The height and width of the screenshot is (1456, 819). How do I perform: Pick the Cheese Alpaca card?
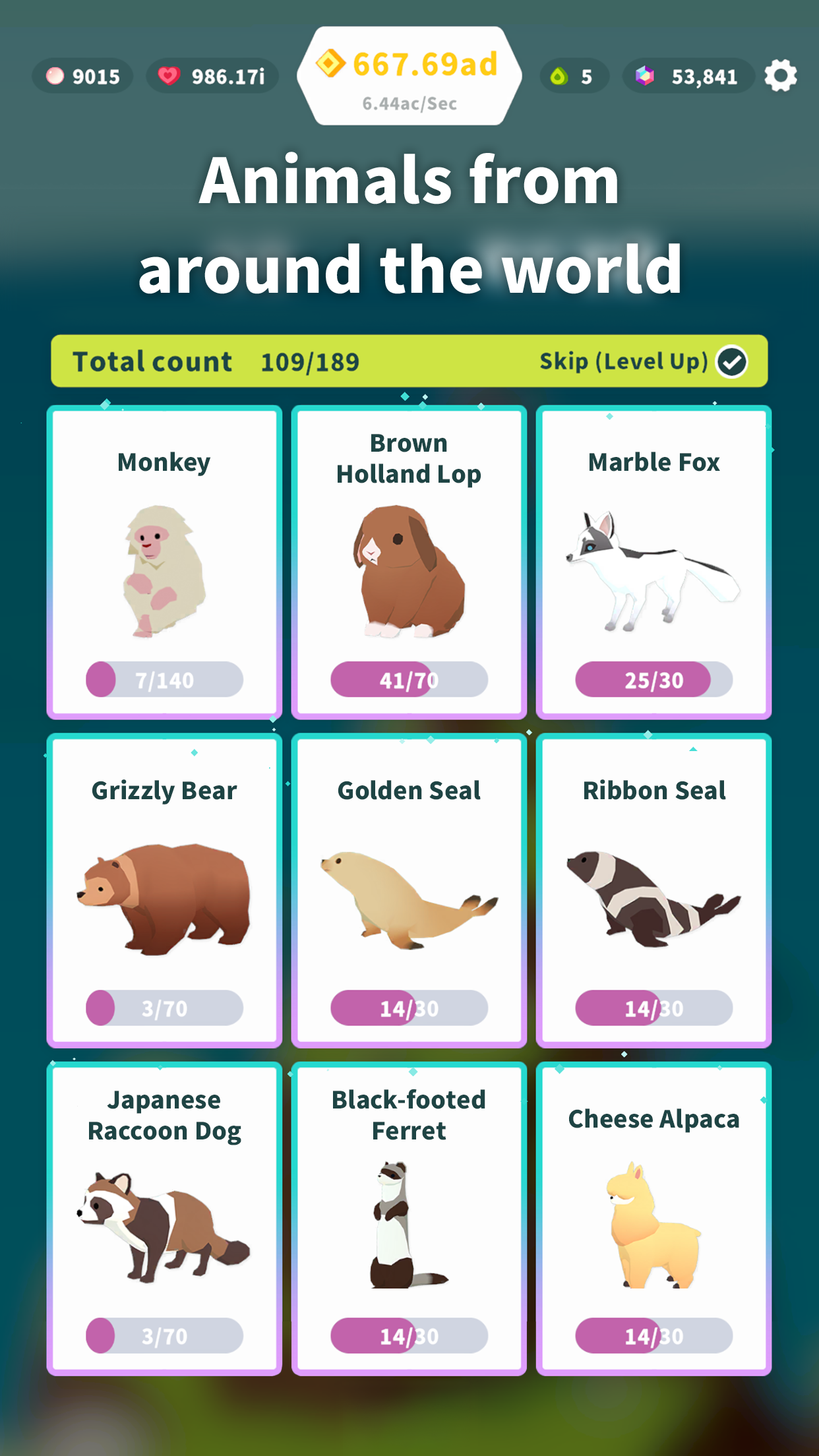[653, 1218]
